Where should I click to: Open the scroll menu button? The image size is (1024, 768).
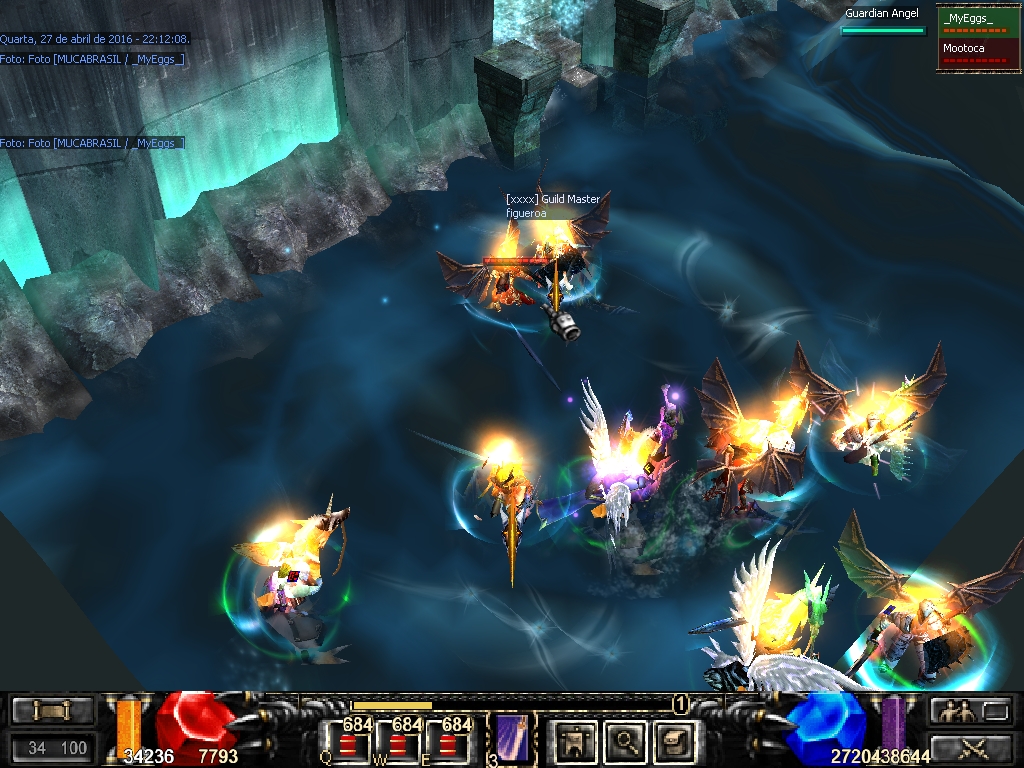click(x=52, y=711)
